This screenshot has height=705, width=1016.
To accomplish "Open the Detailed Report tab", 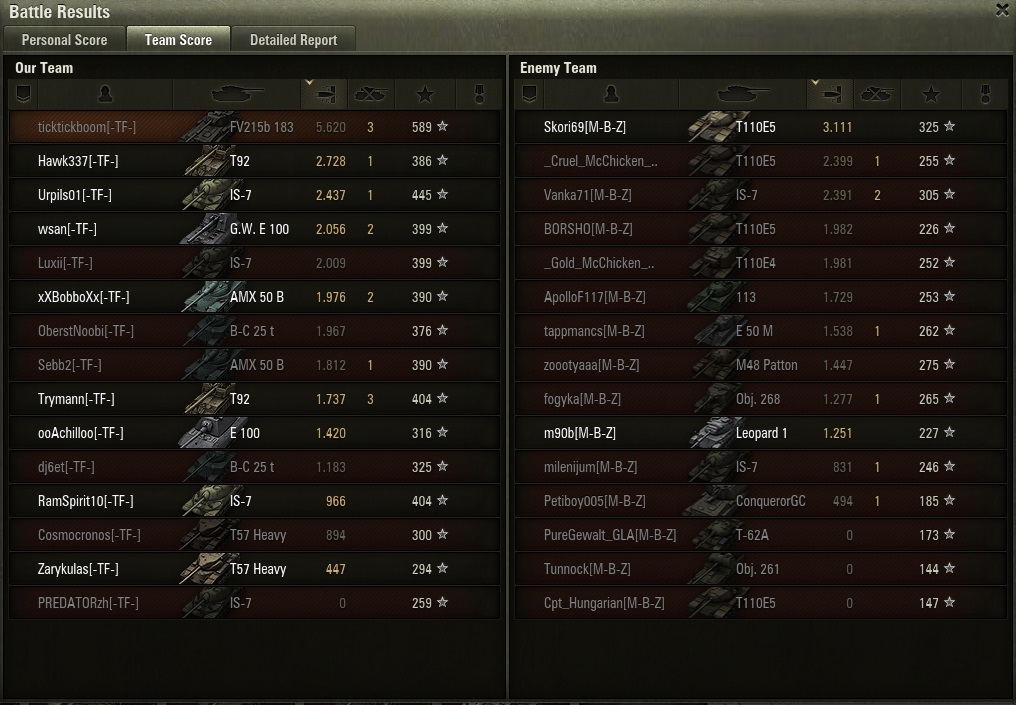I will (x=293, y=40).
